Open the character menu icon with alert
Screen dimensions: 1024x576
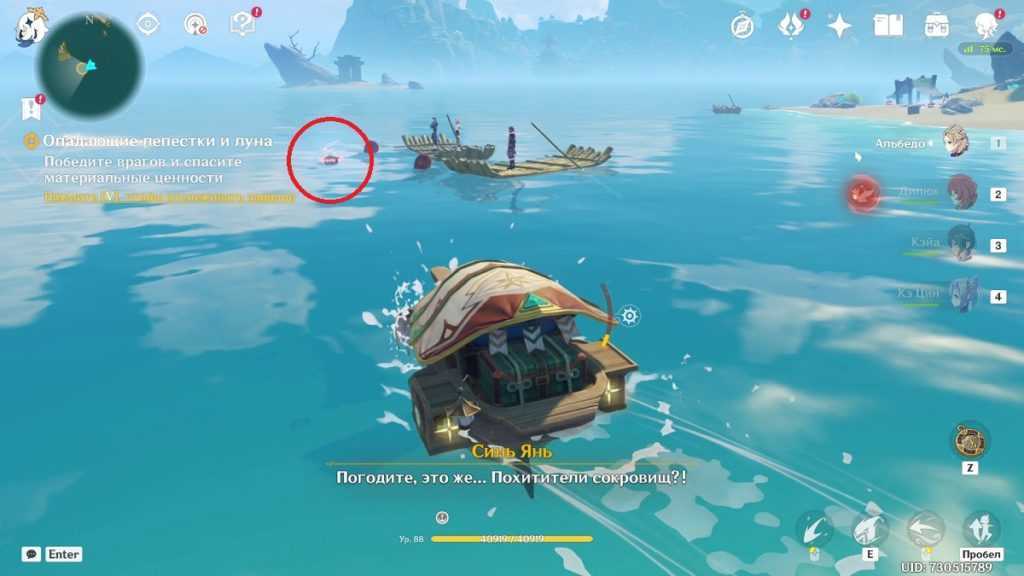(984, 25)
